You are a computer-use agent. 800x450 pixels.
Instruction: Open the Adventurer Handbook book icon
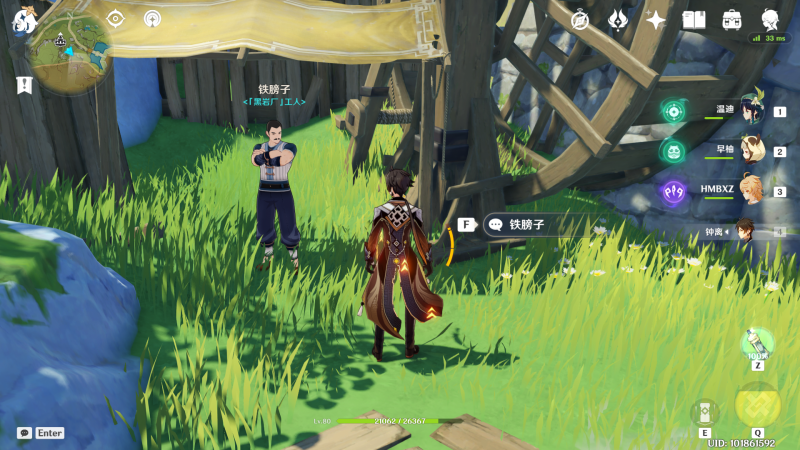coord(694,19)
